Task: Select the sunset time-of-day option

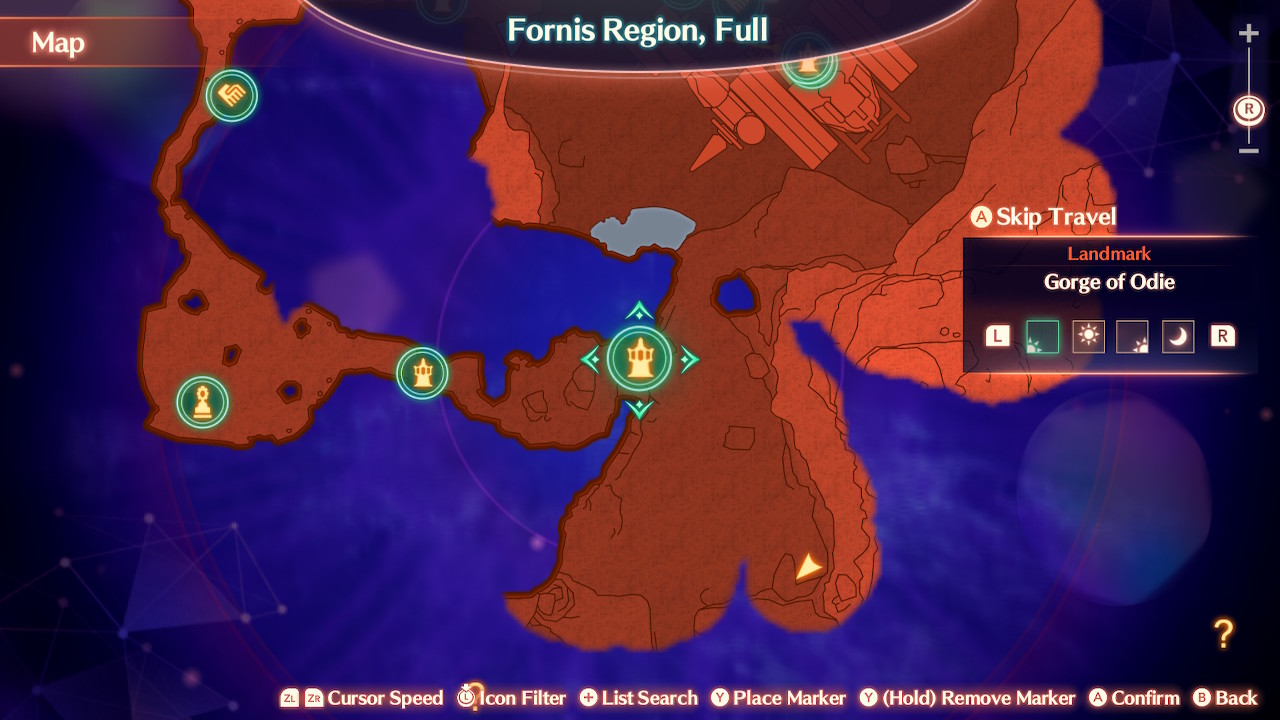Action: point(1133,336)
